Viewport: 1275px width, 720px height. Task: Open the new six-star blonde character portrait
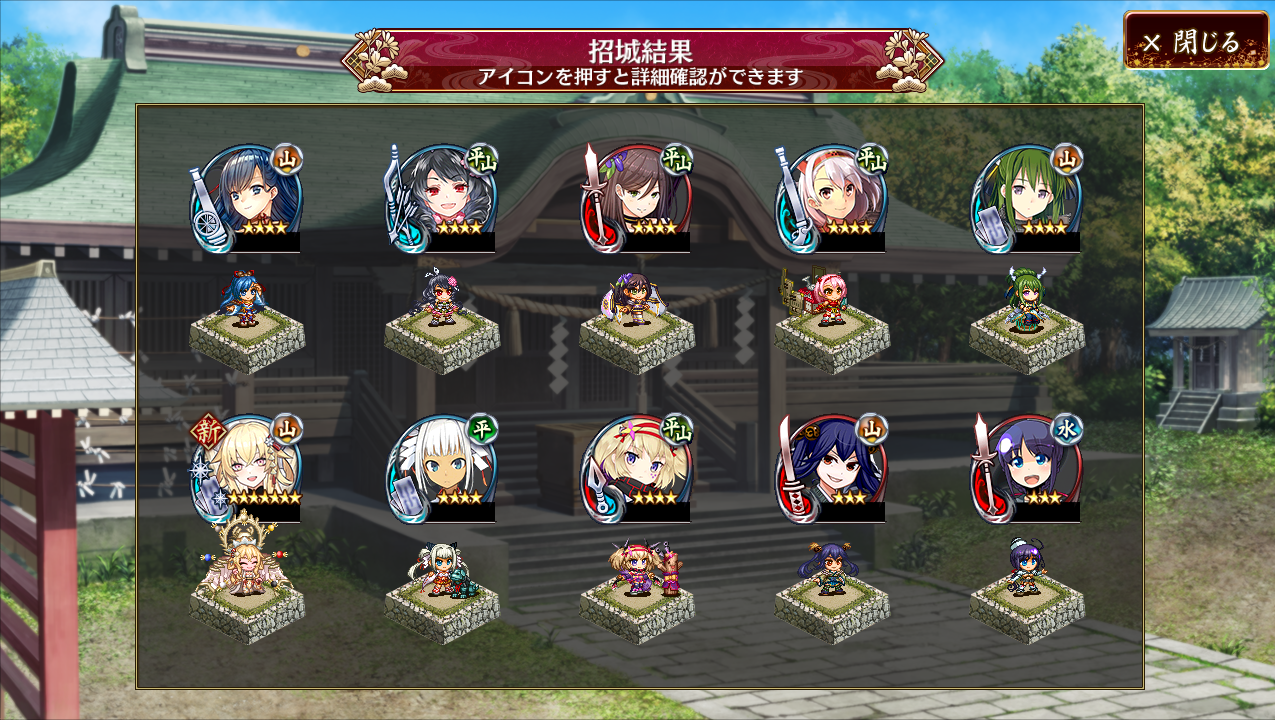(x=246, y=468)
